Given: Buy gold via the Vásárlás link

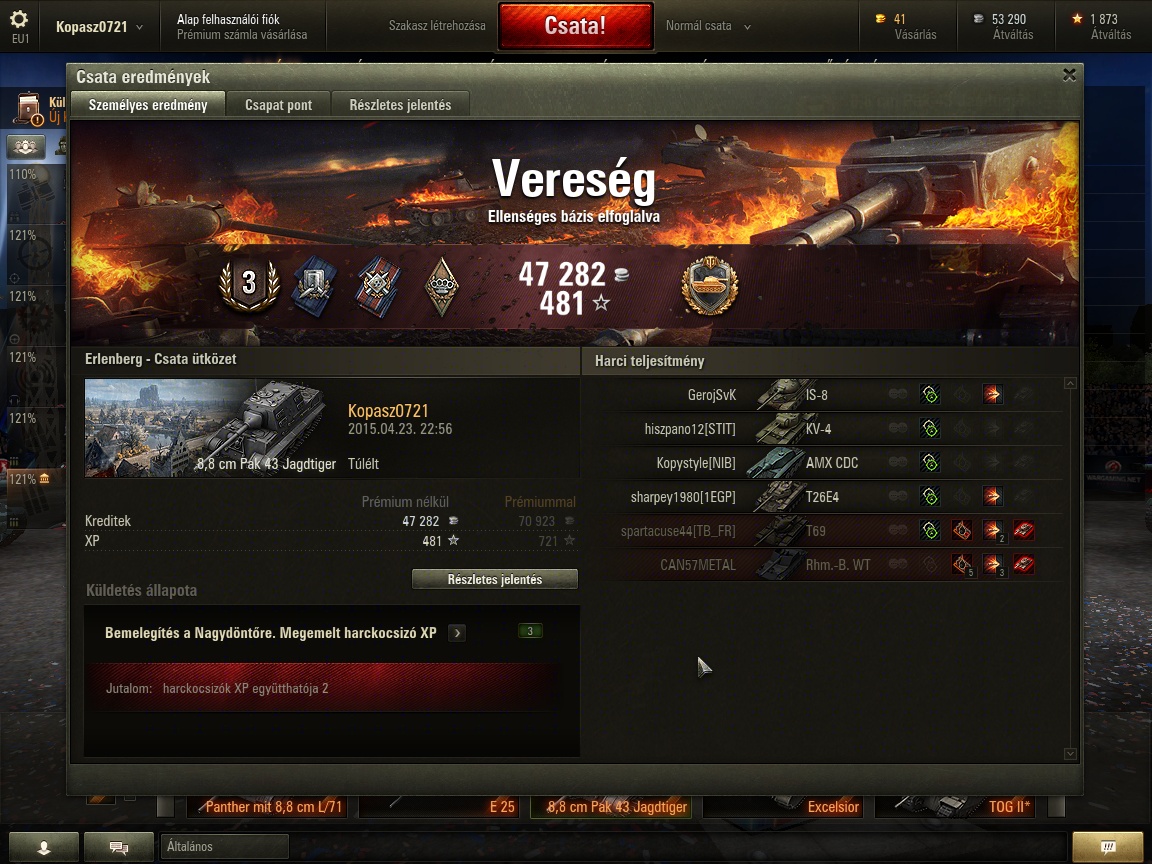Looking at the screenshot, I should pos(915,35).
